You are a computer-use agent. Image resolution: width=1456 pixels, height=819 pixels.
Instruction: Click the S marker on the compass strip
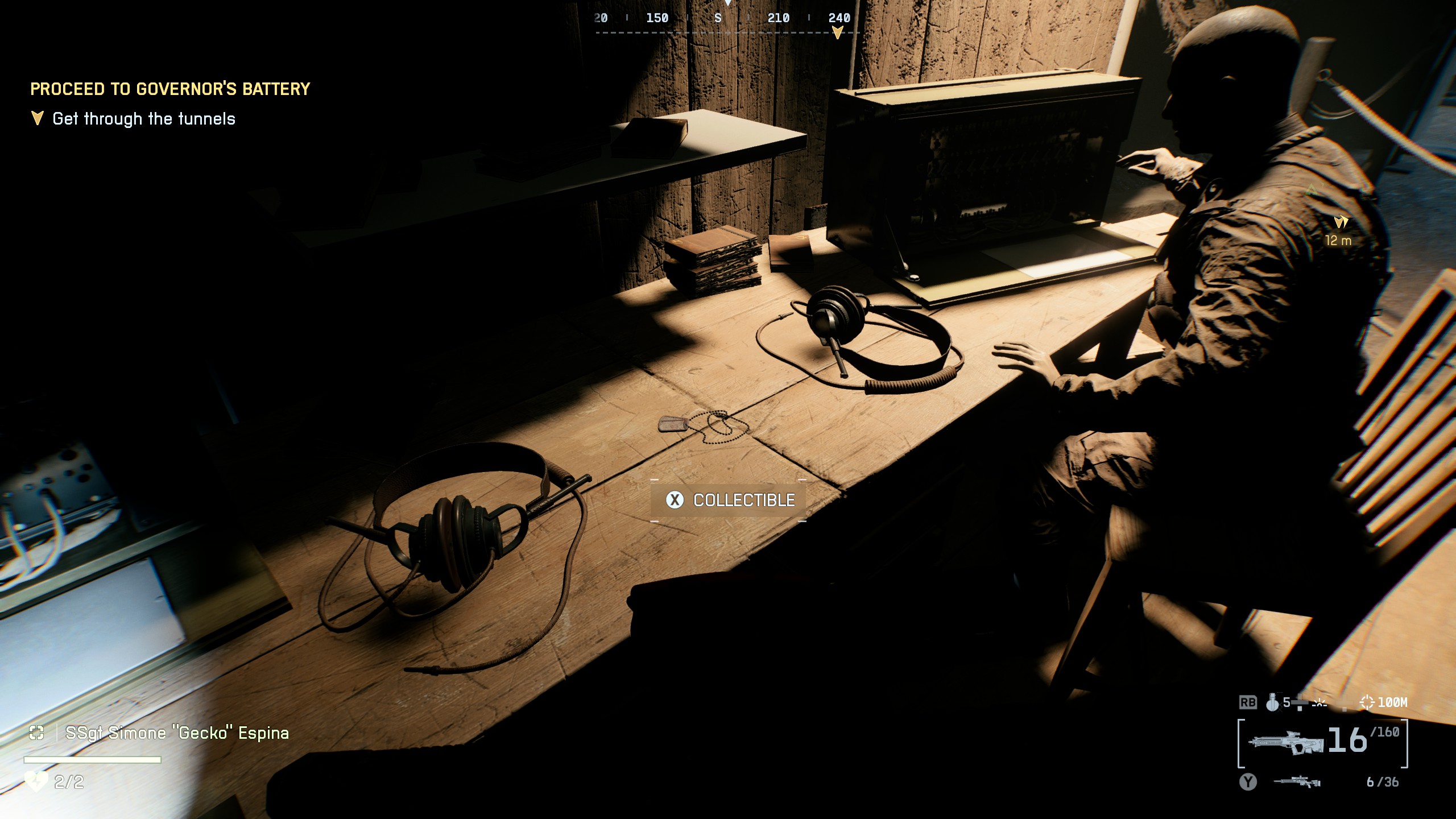718,18
